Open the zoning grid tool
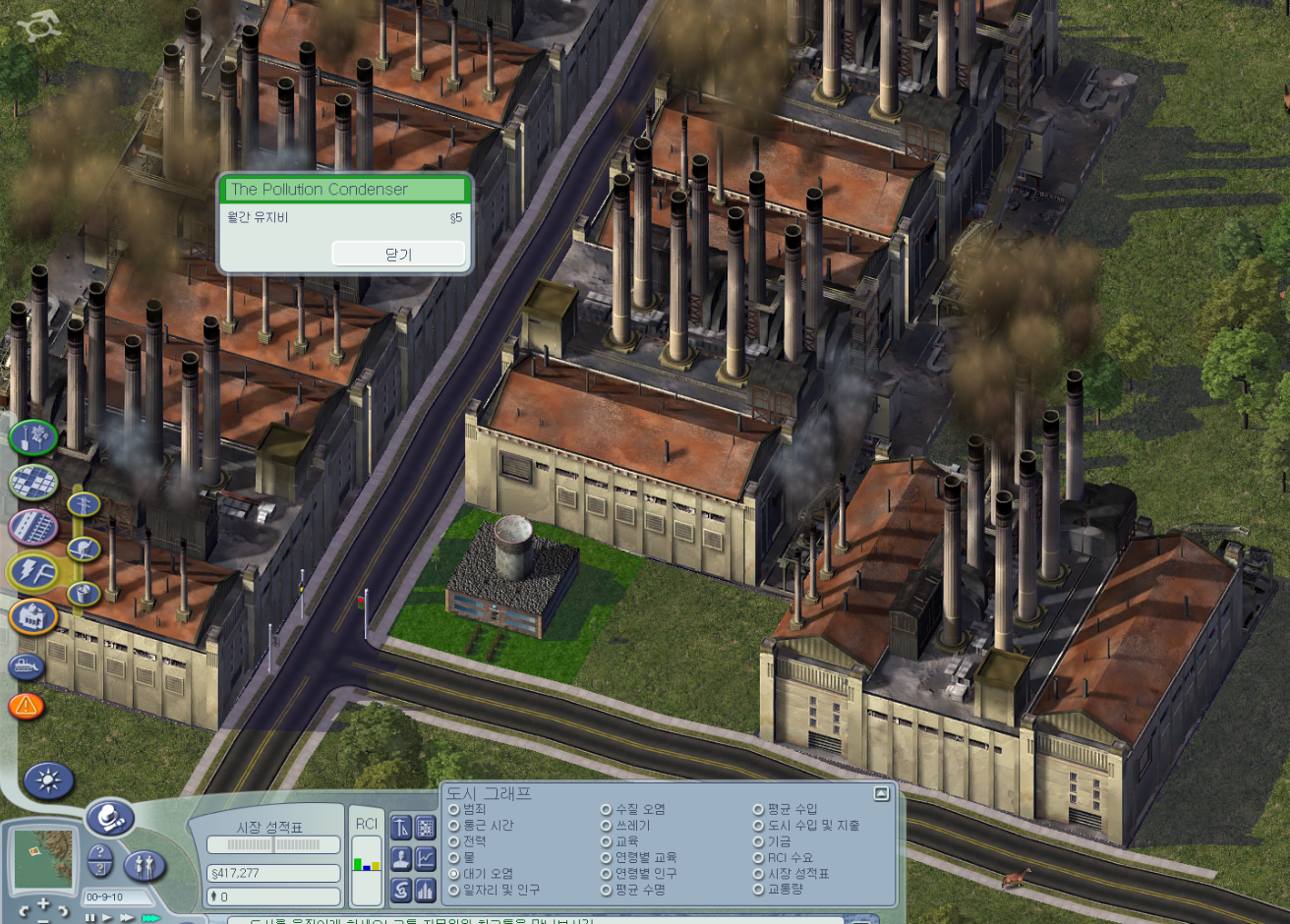Viewport: 1290px width, 924px height. pos(33,482)
